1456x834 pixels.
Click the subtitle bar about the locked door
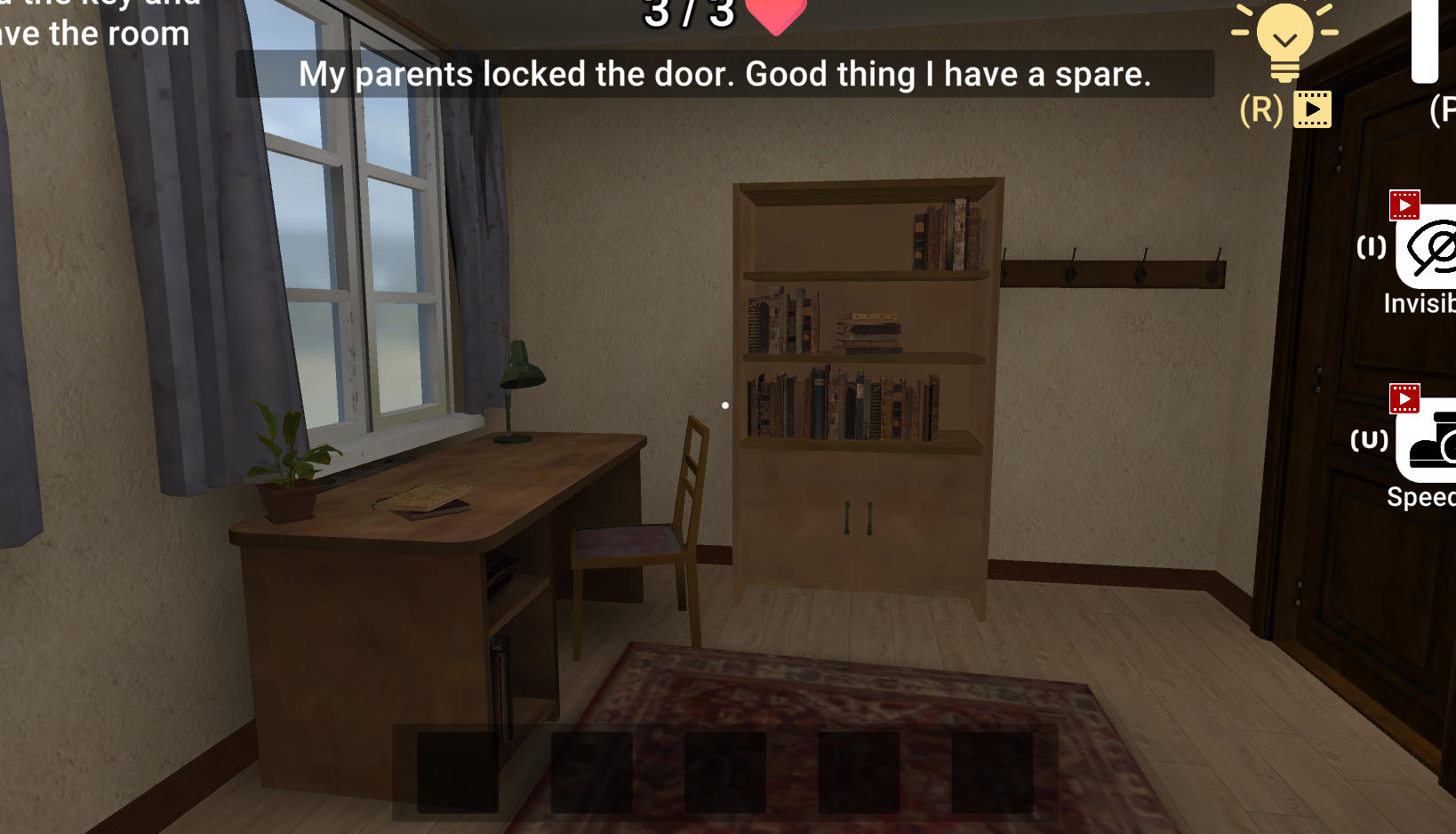coord(725,76)
